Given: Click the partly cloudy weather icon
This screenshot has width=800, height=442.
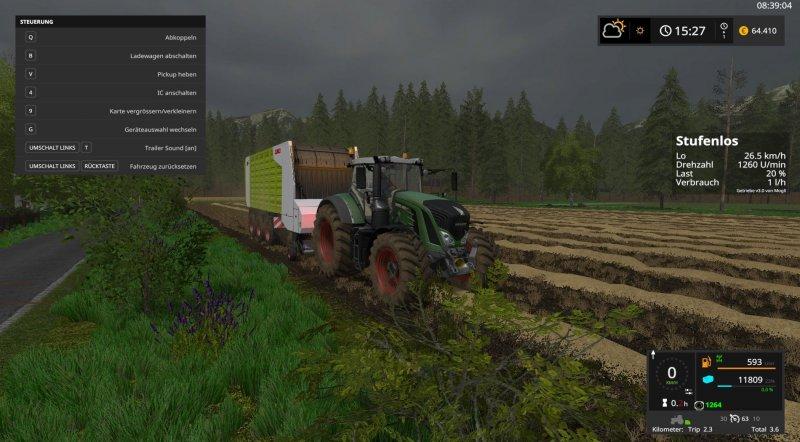Looking at the screenshot, I should click(x=613, y=30).
